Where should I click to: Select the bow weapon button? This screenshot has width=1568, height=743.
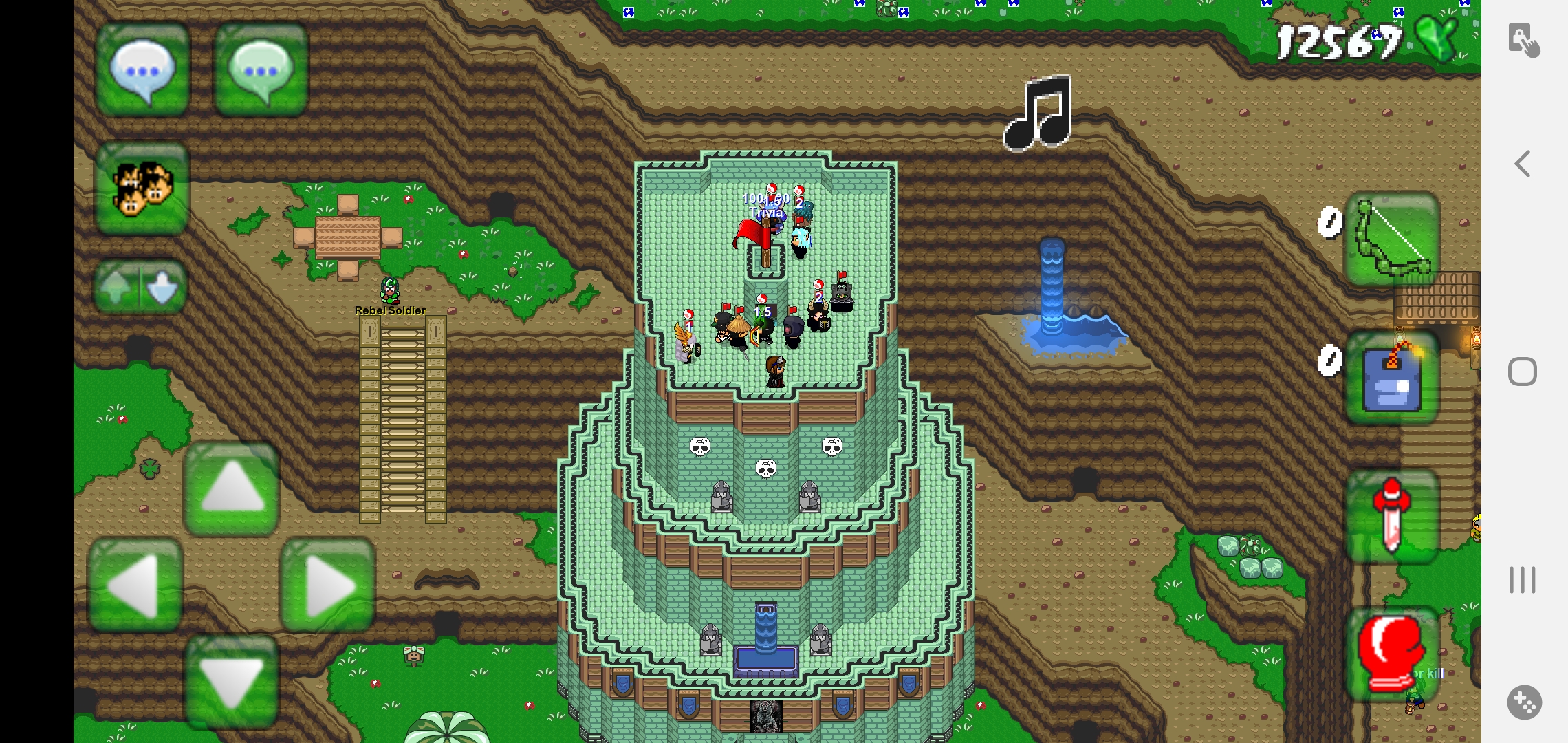(1392, 239)
